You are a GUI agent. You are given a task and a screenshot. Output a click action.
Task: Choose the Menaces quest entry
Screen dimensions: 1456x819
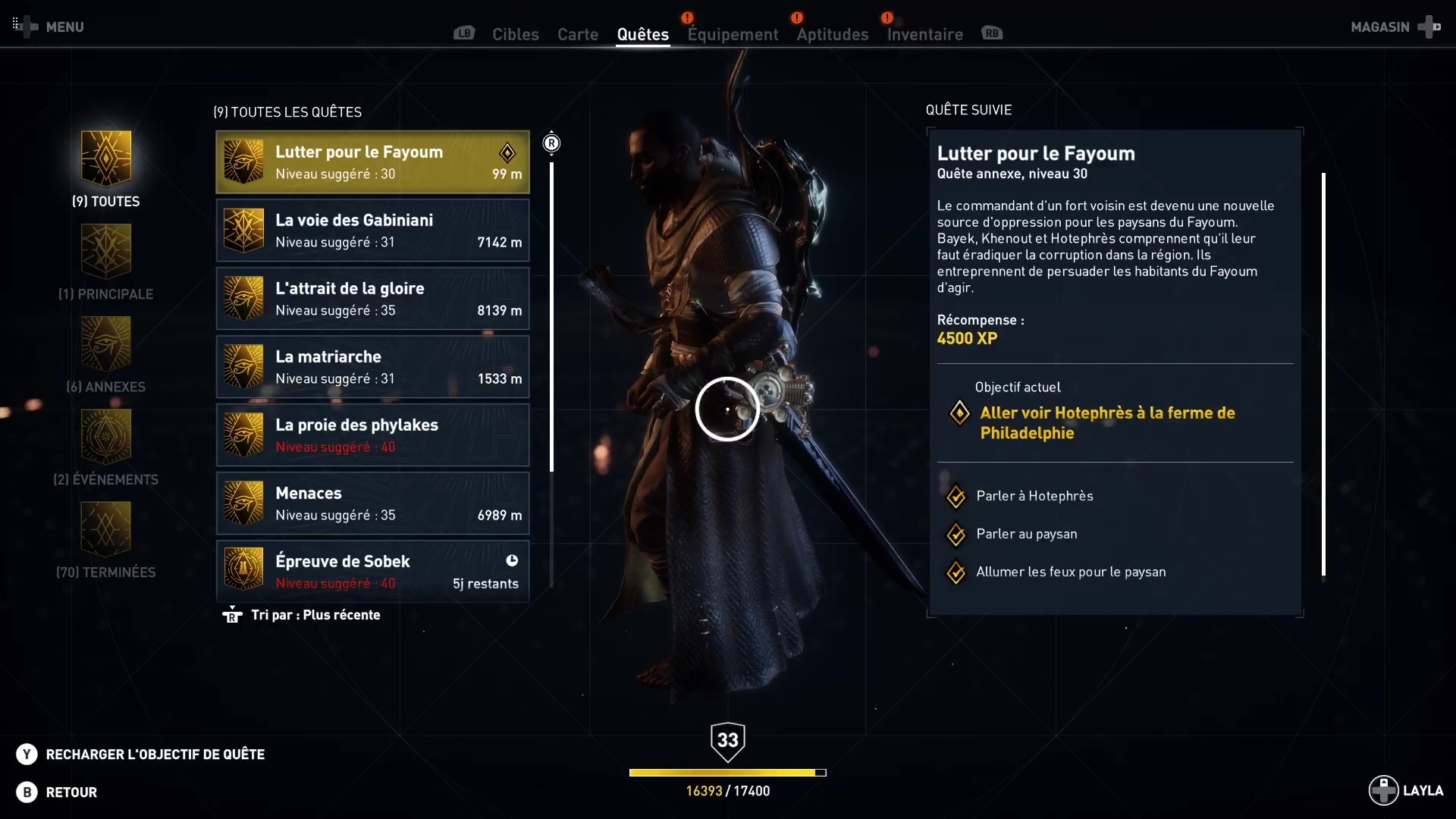pyautogui.click(x=372, y=504)
